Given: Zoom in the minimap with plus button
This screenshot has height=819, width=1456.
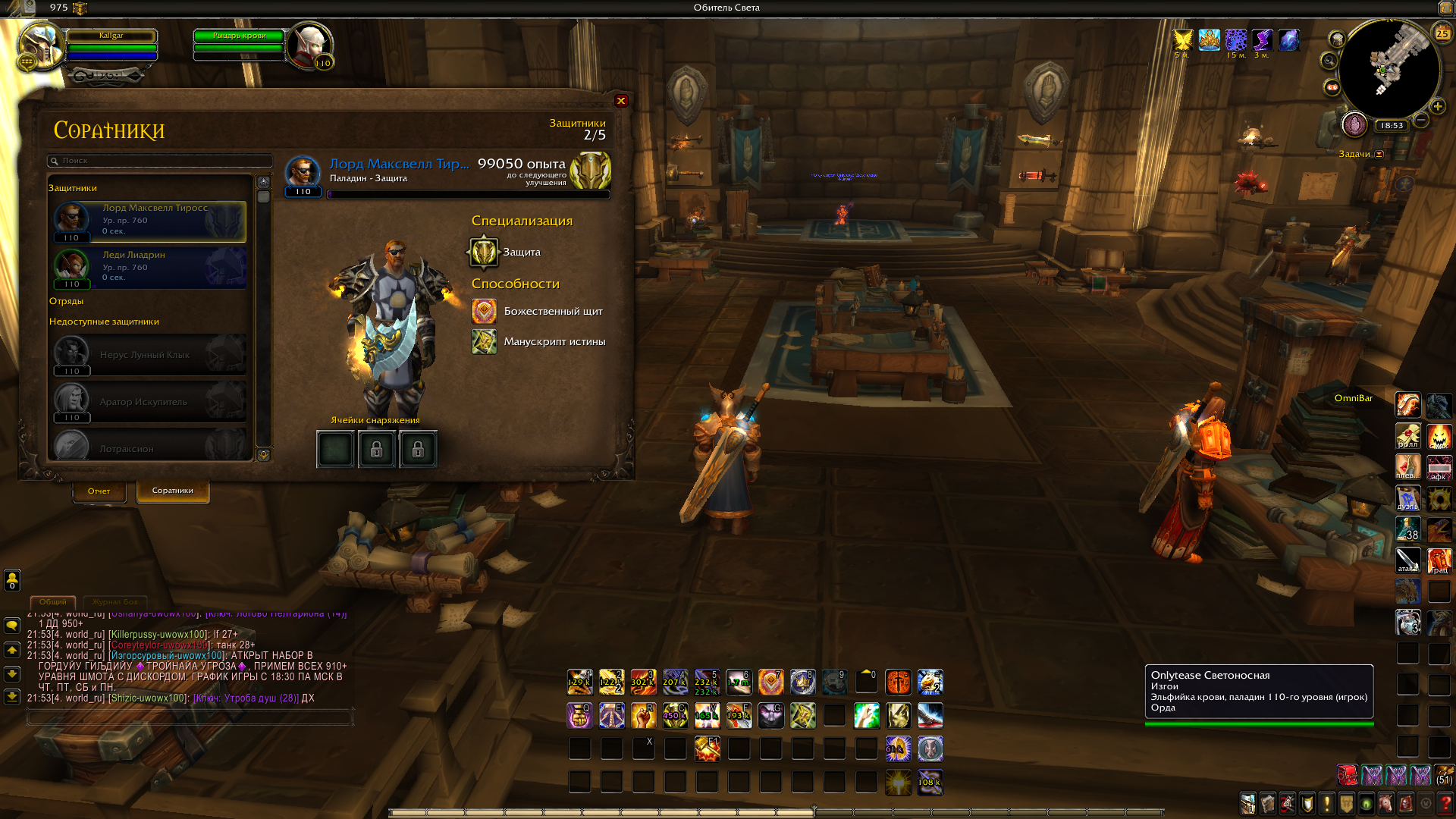Looking at the screenshot, I should point(1438,107).
